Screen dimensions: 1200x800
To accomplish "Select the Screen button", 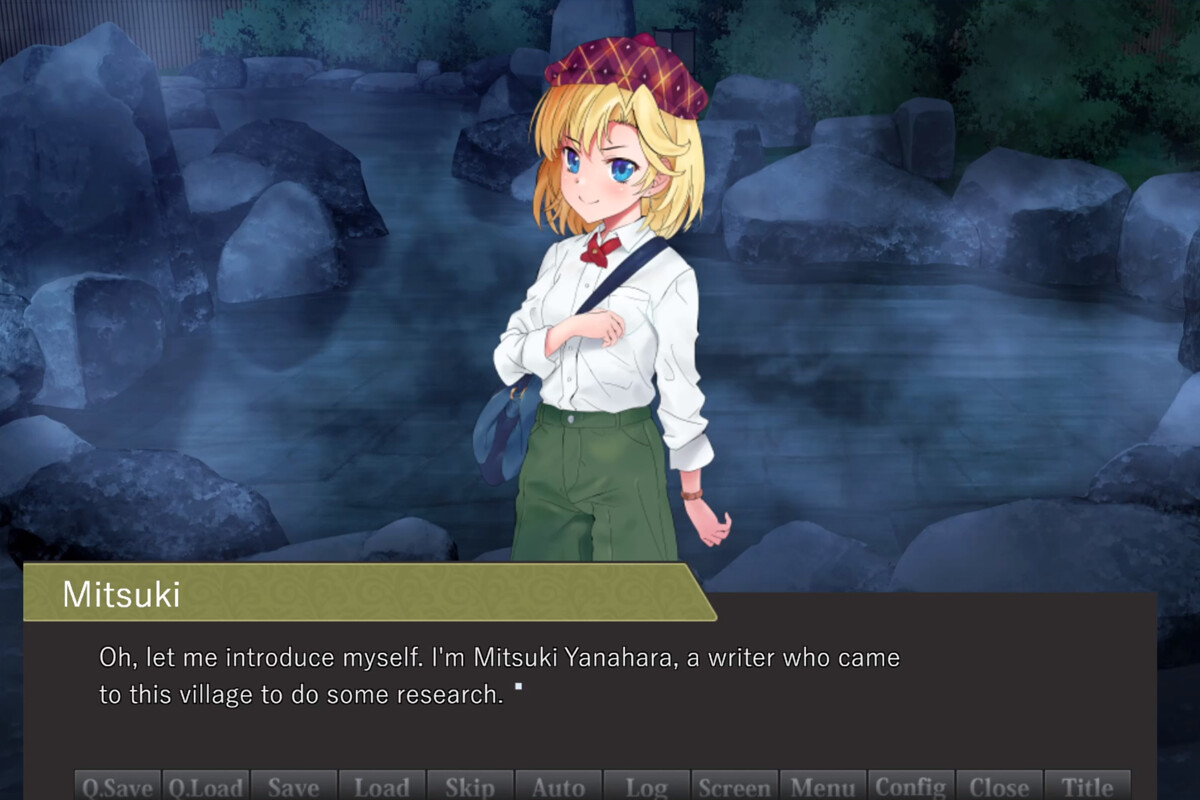I will (x=734, y=786).
